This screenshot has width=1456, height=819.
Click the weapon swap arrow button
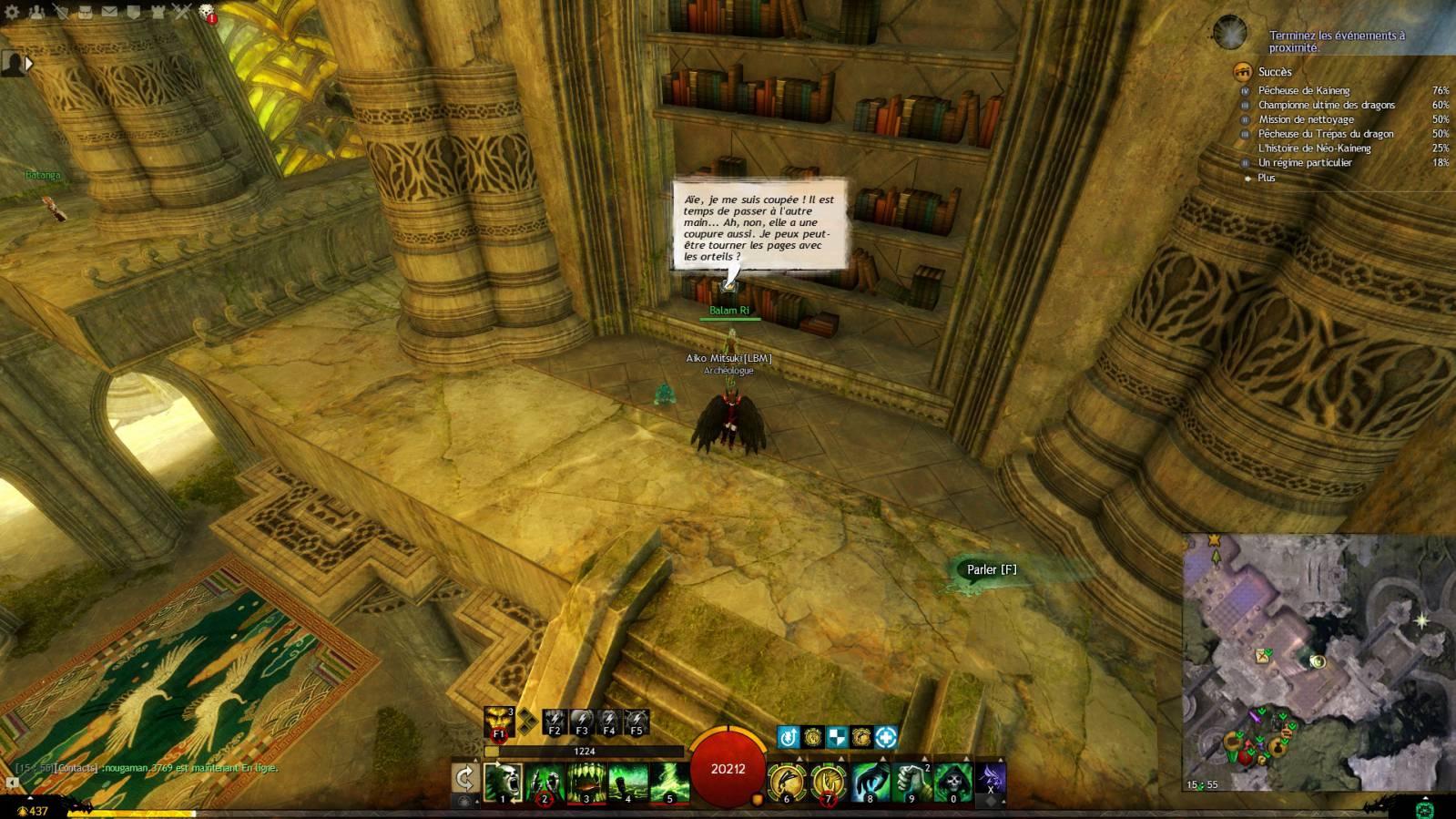pyautogui.click(x=465, y=779)
